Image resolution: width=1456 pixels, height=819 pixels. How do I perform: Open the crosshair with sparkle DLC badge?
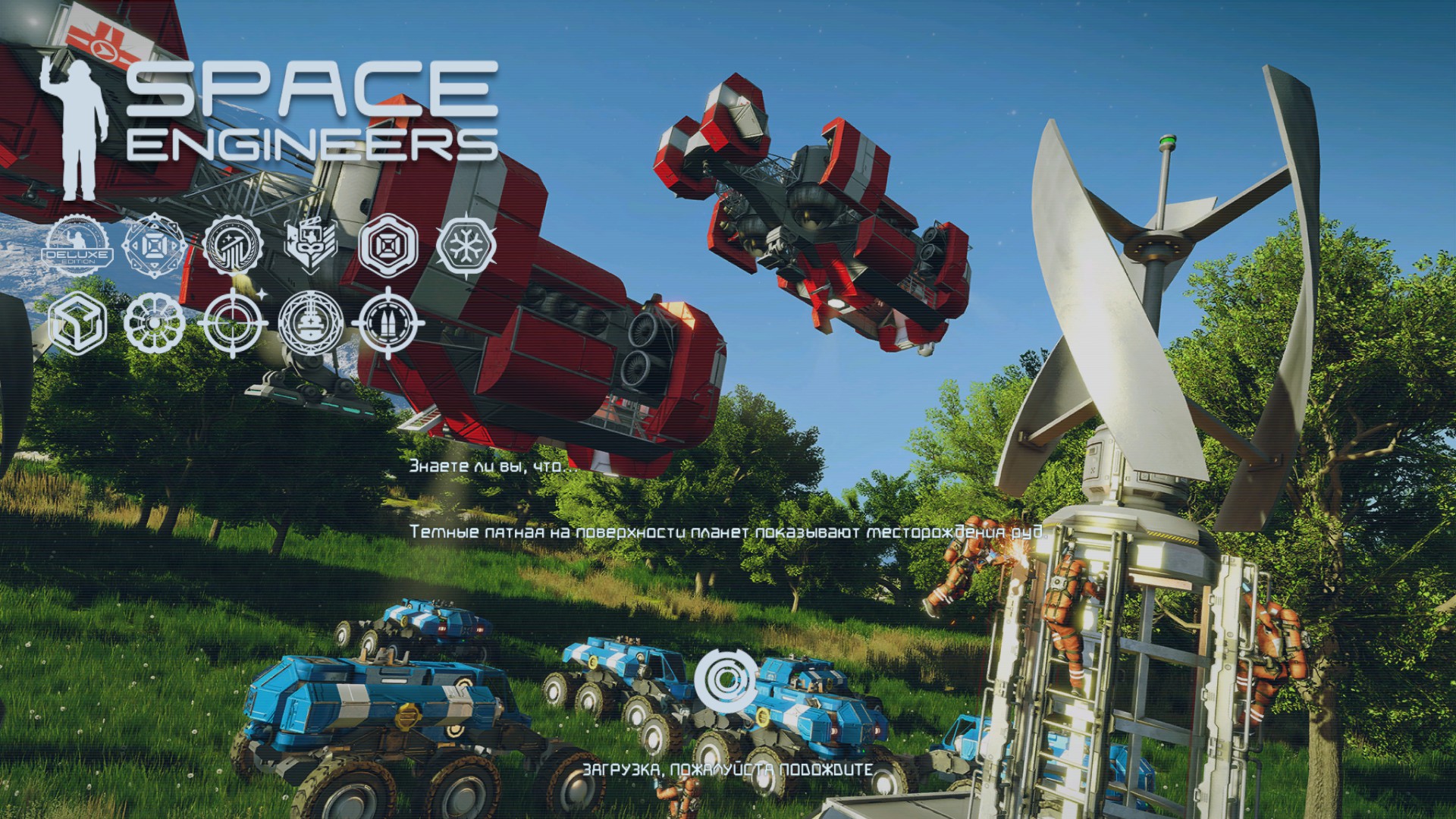pyautogui.click(x=233, y=322)
